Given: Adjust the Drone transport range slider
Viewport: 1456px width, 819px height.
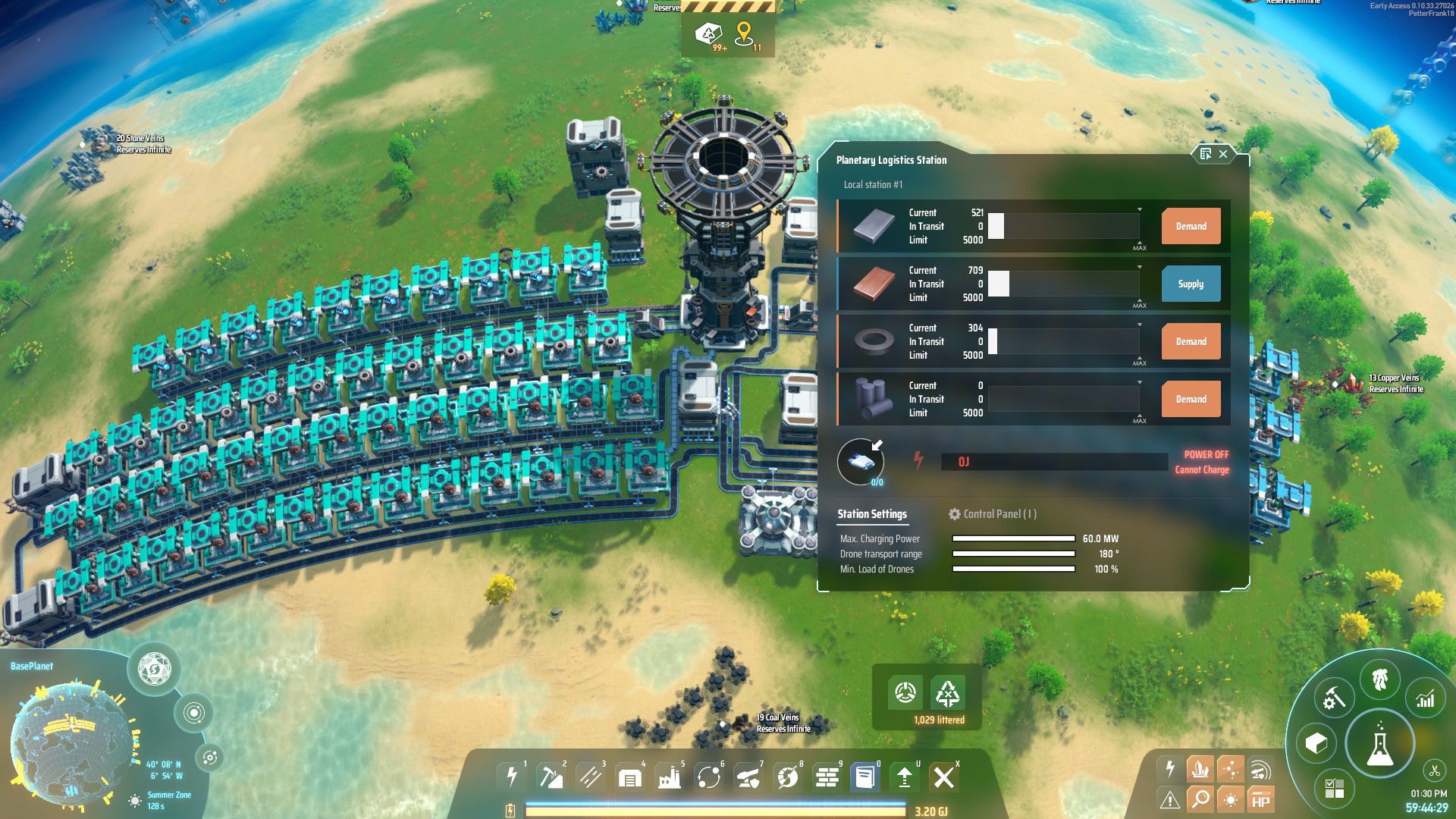Looking at the screenshot, I should point(1013,554).
